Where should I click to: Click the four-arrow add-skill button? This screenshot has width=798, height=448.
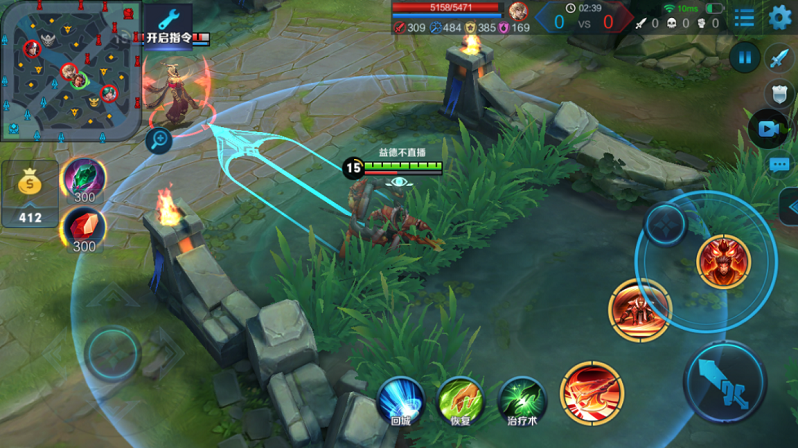point(665,224)
